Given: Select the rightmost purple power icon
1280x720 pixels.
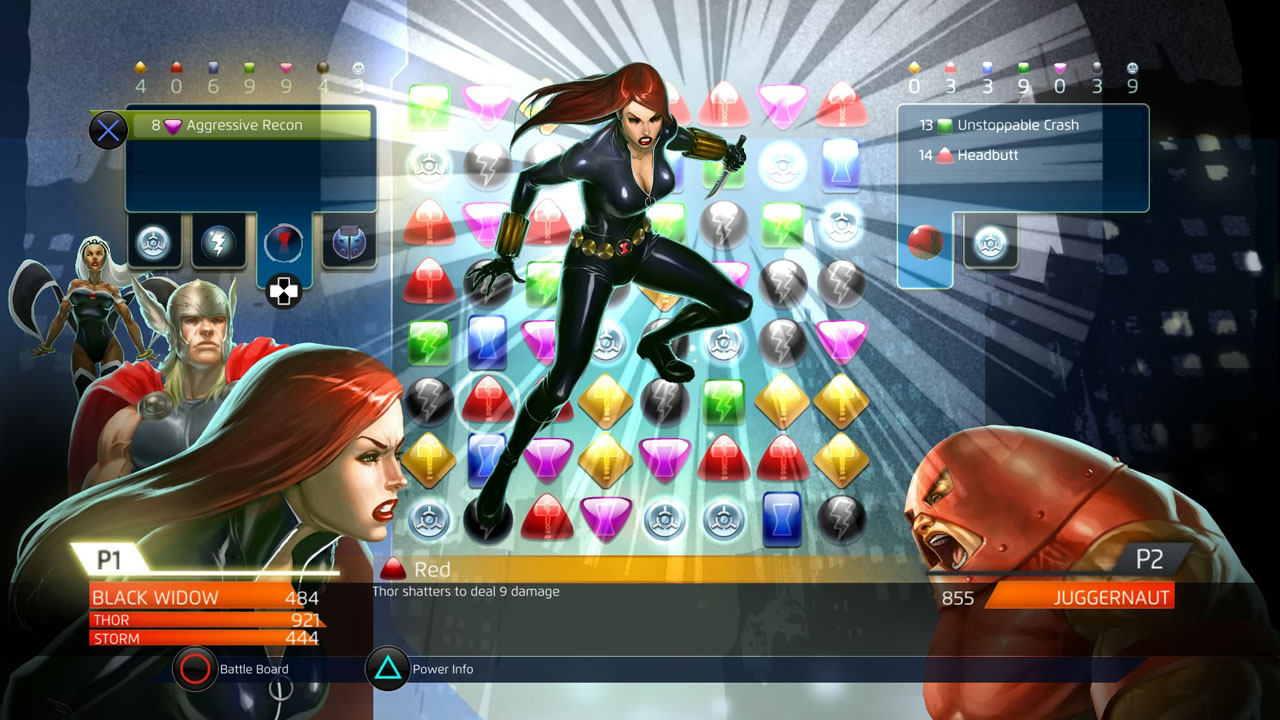Looking at the screenshot, I should pyautogui.click(x=348, y=243).
